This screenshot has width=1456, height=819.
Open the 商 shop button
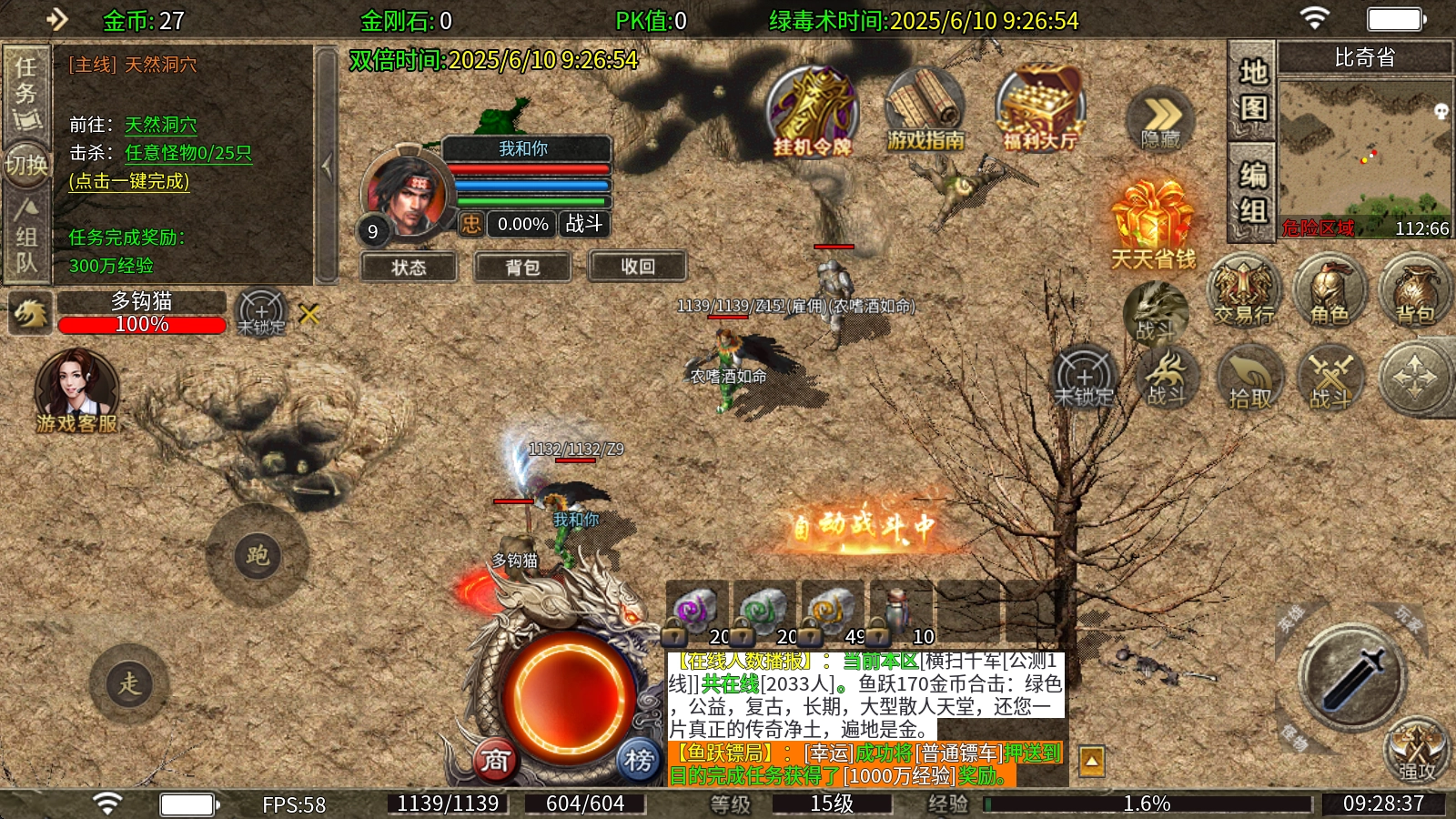[496, 760]
